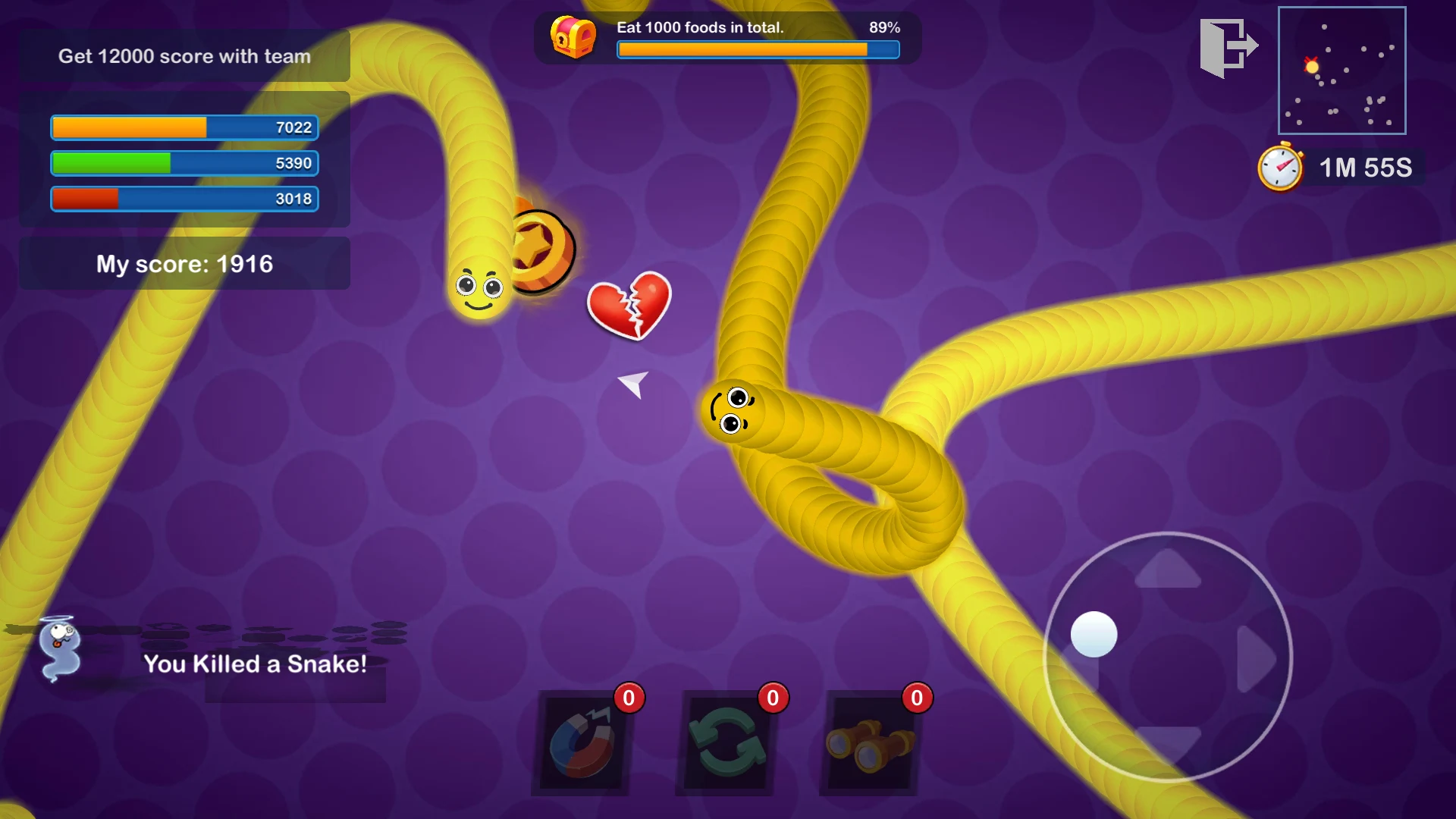The image size is (1456, 819).
Task: Use the green swap arrows power-up
Action: [726, 744]
